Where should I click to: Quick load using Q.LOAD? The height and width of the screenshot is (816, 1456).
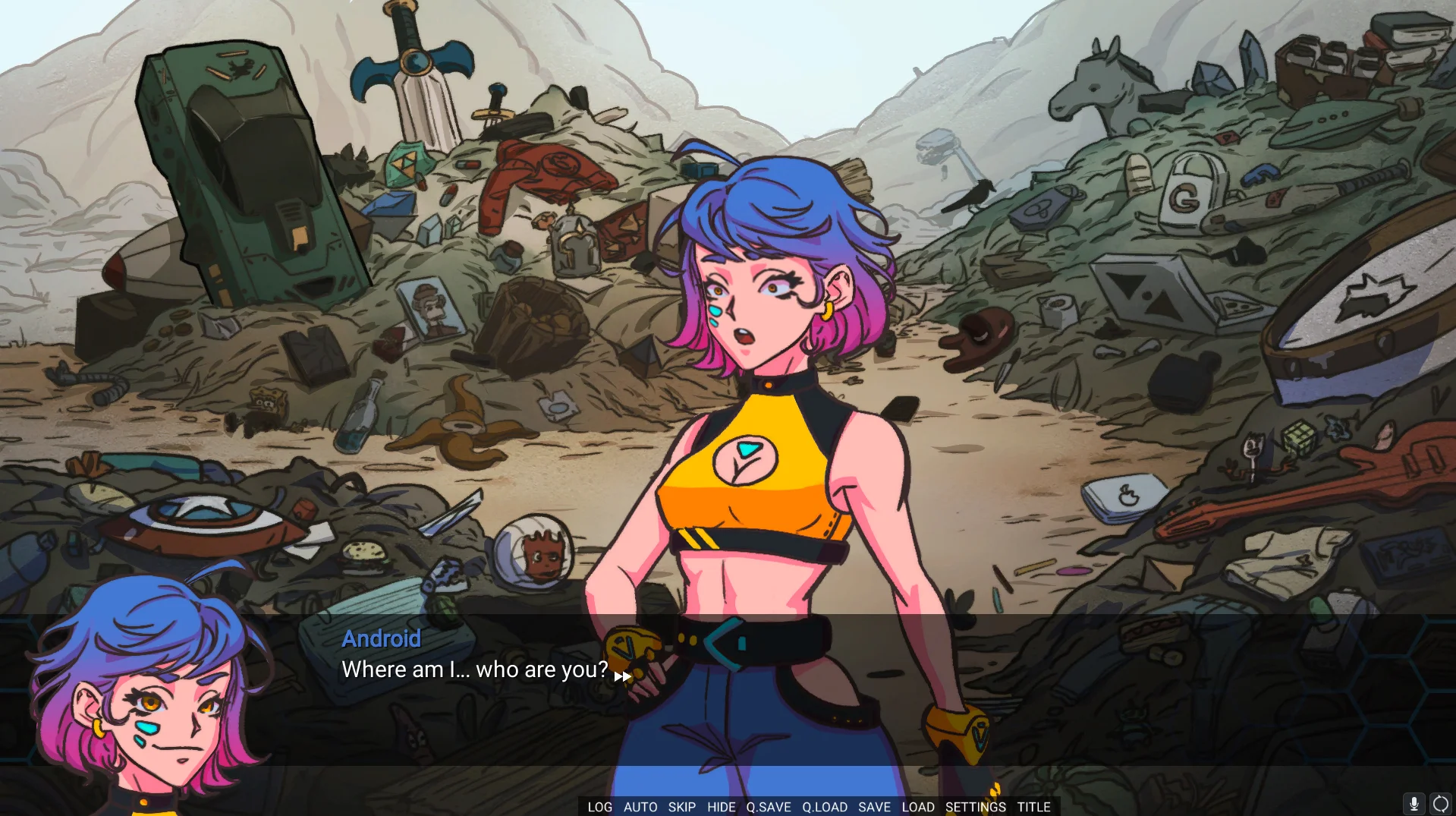[x=824, y=807]
